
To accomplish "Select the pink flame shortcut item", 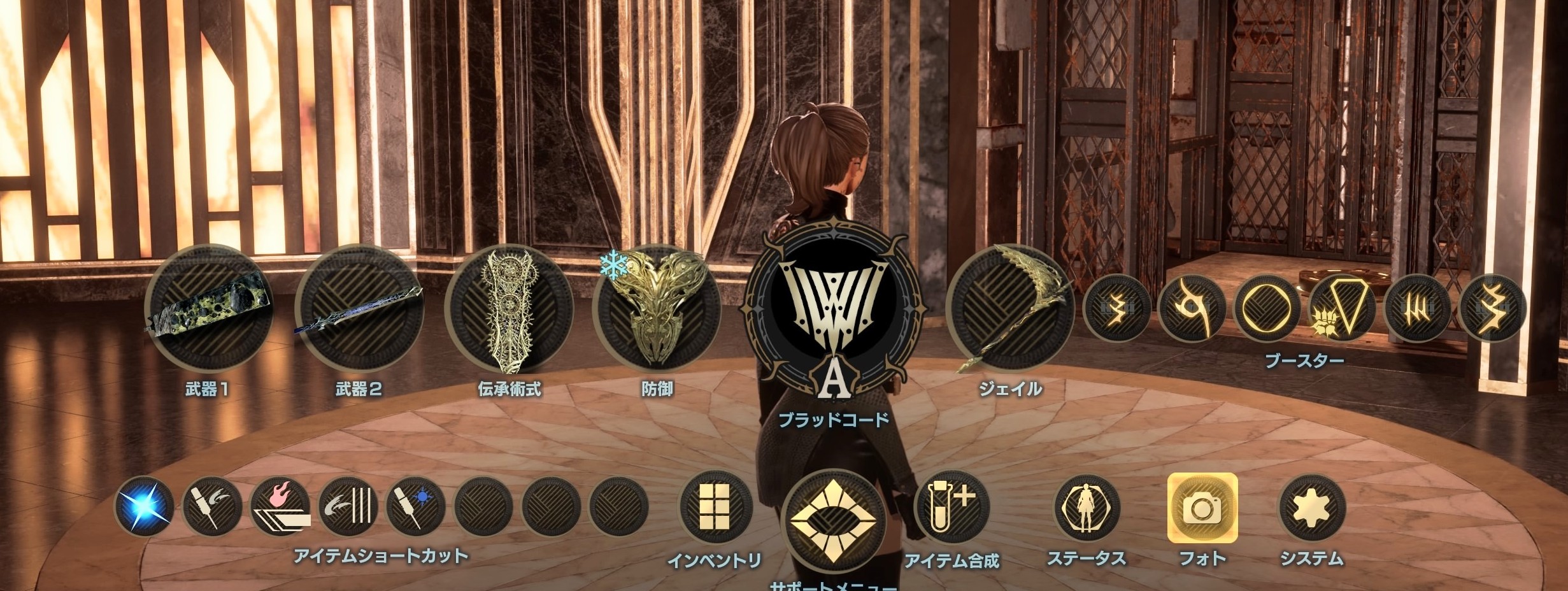I will (x=280, y=508).
